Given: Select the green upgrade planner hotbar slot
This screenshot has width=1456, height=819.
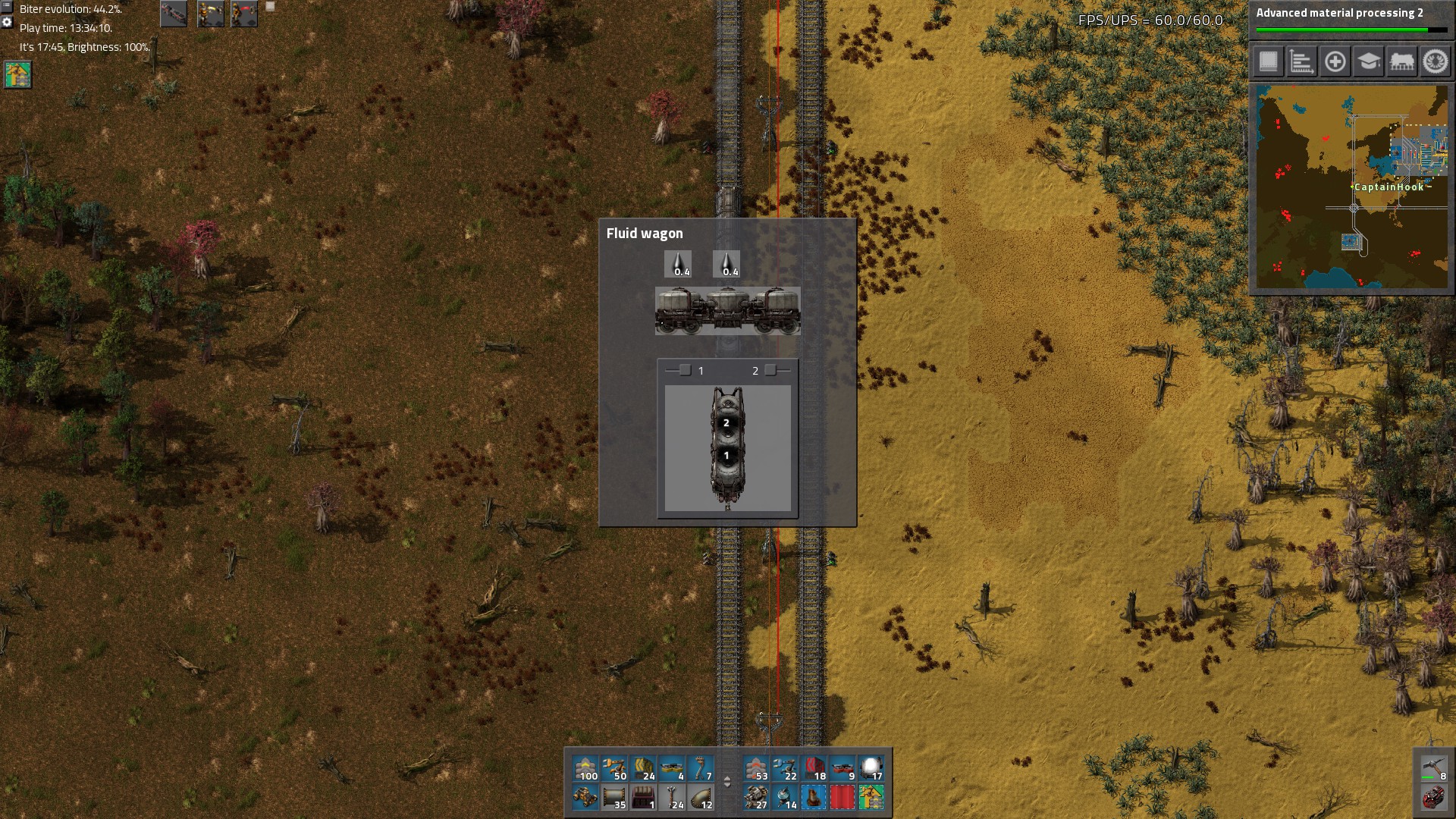Looking at the screenshot, I should (x=871, y=797).
